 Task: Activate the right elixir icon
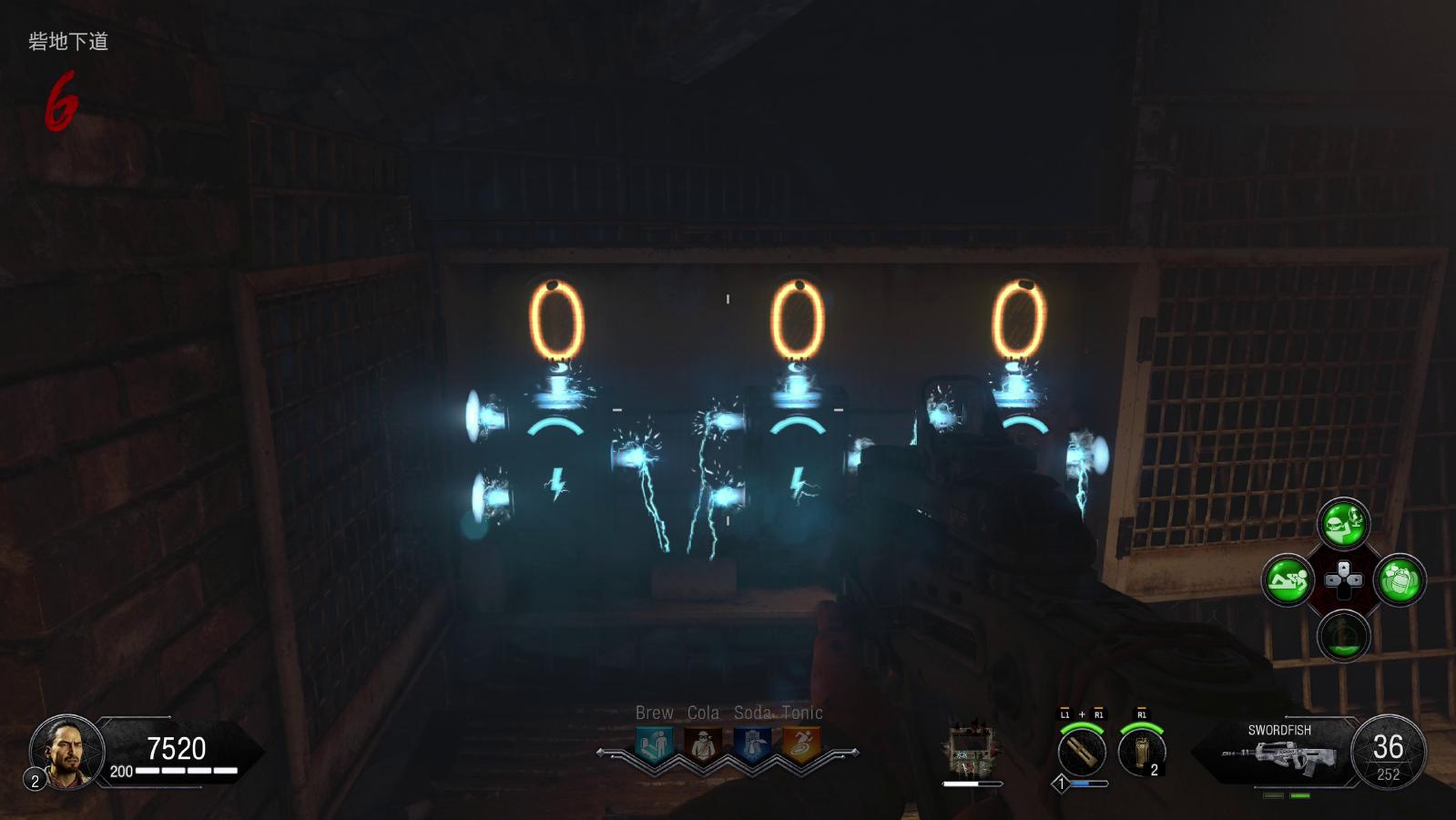[1400, 579]
